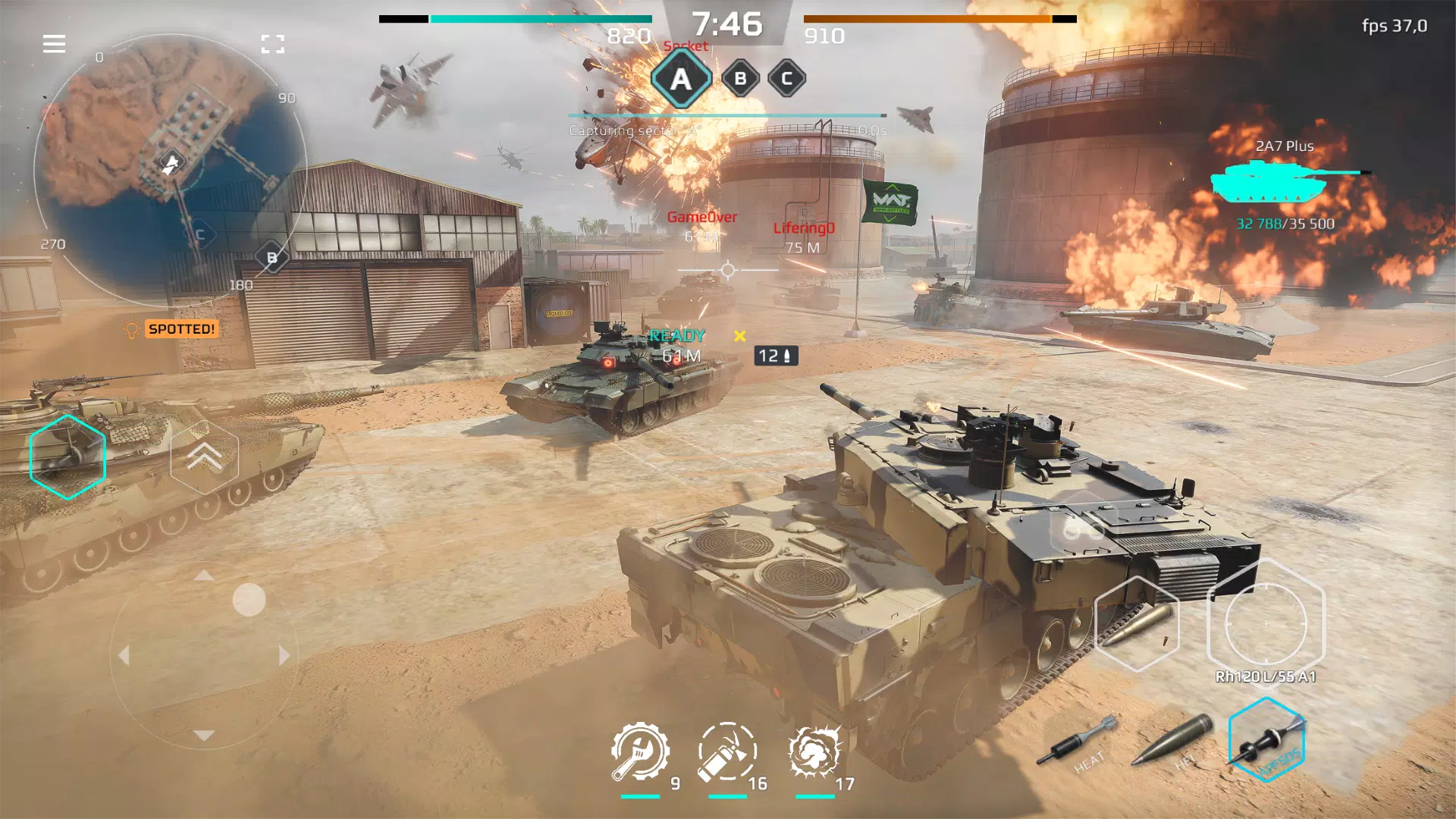
Task: Tap the match timer showing 7:46
Action: click(x=726, y=21)
